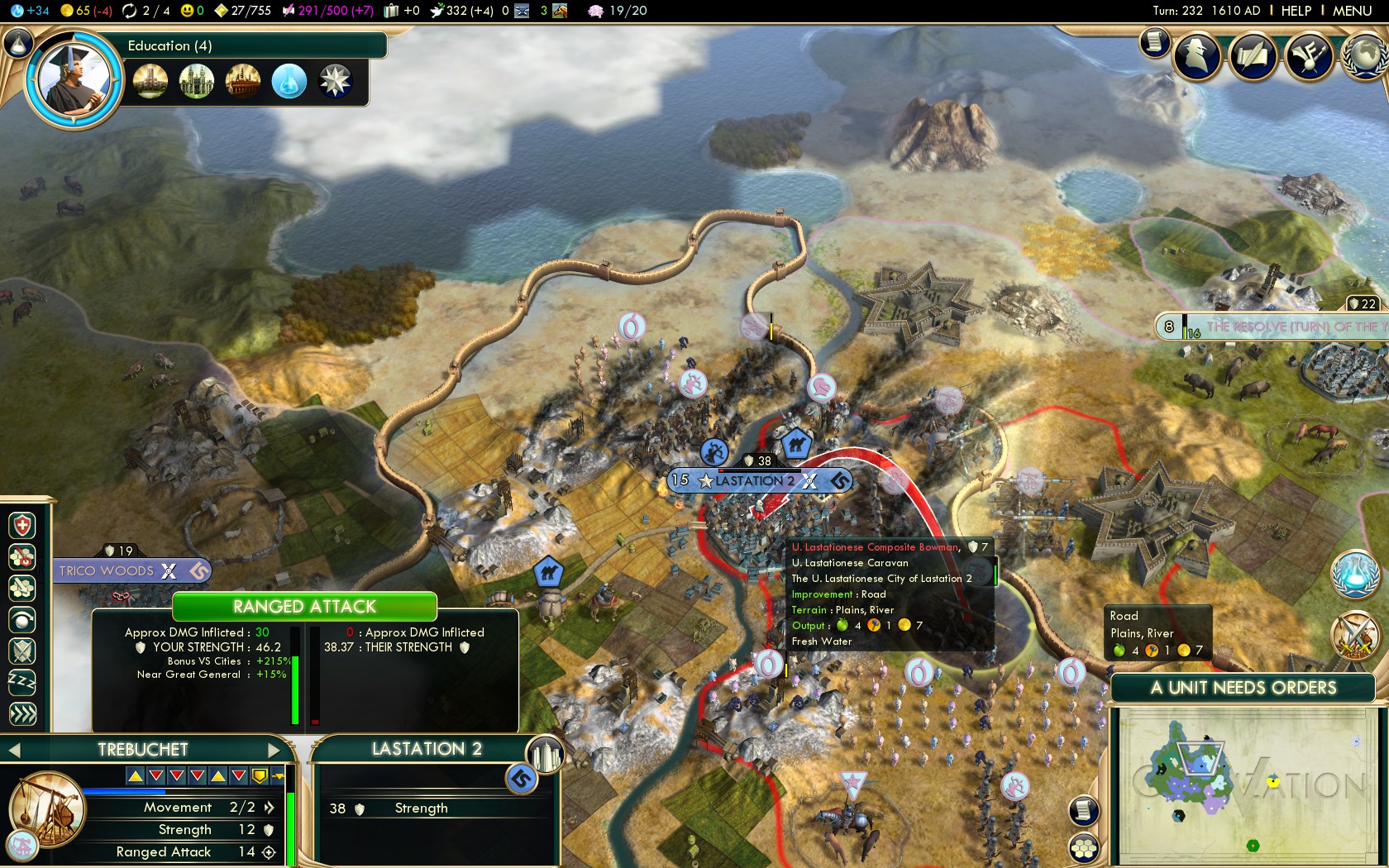This screenshot has height=868, width=1389.
Task: Click the A UNIT NEEDS ORDERS button
Action: 1243,688
